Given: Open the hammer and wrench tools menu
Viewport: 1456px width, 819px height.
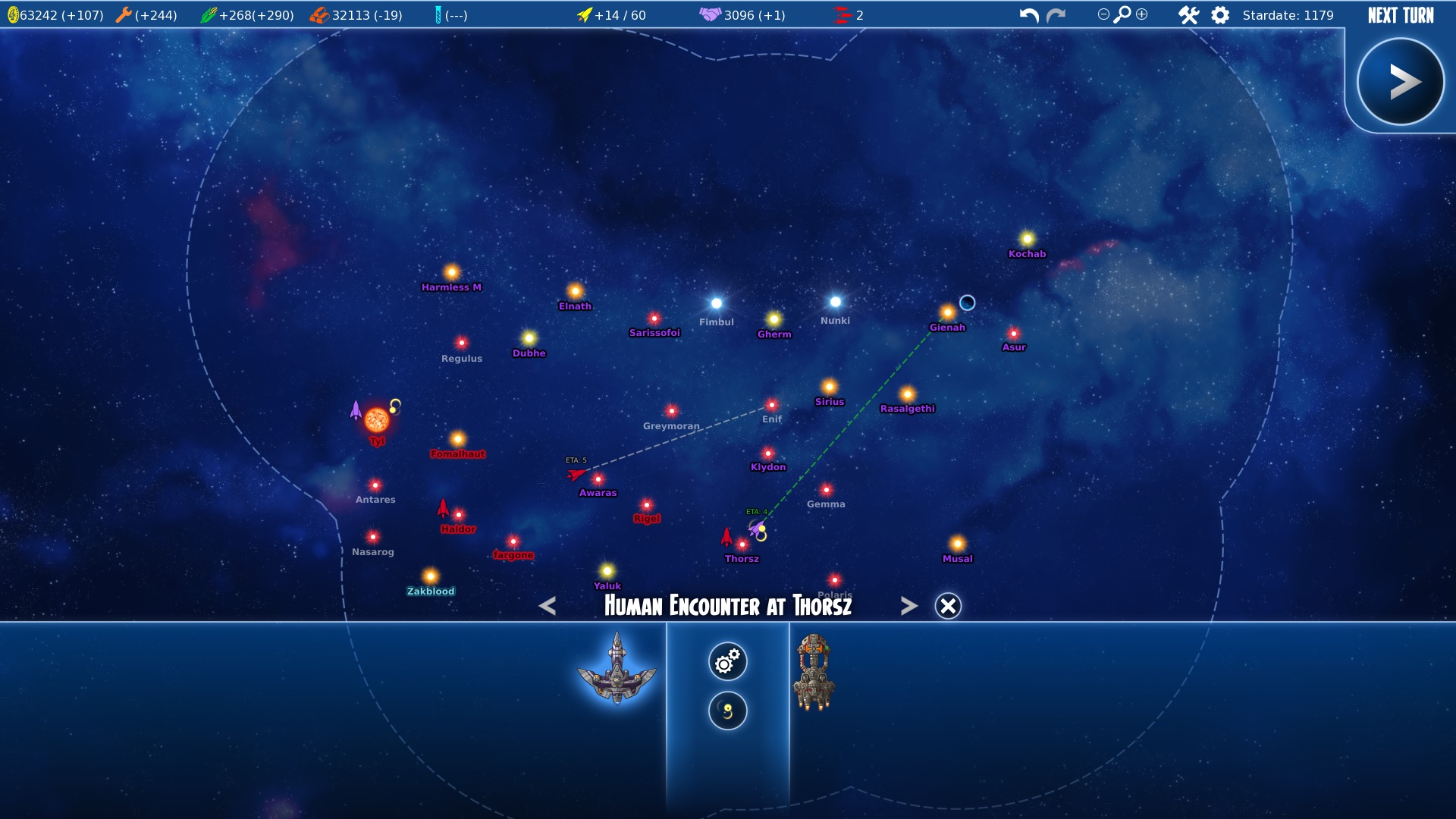Looking at the screenshot, I should coord(1188,15).
